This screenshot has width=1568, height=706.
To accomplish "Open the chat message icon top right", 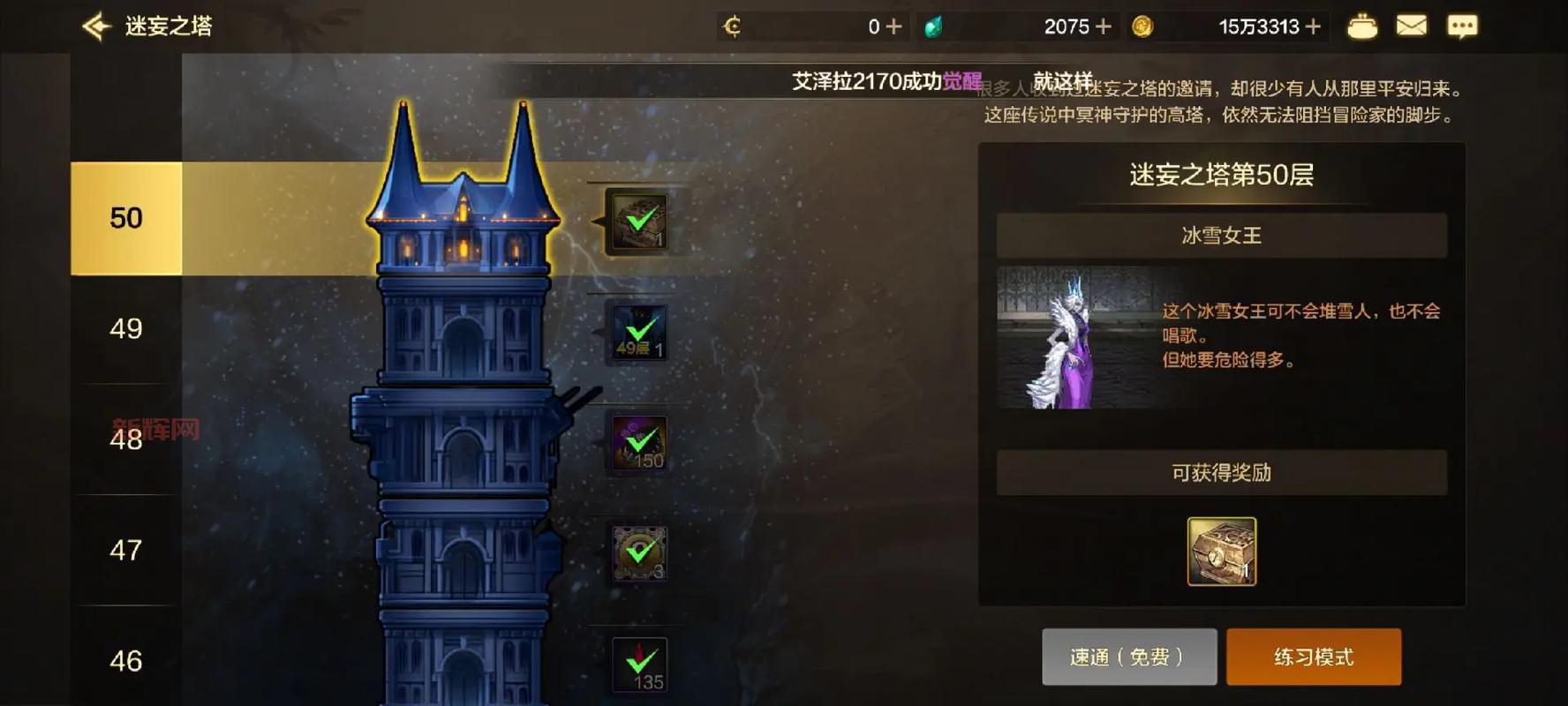I will [1462, 26].
